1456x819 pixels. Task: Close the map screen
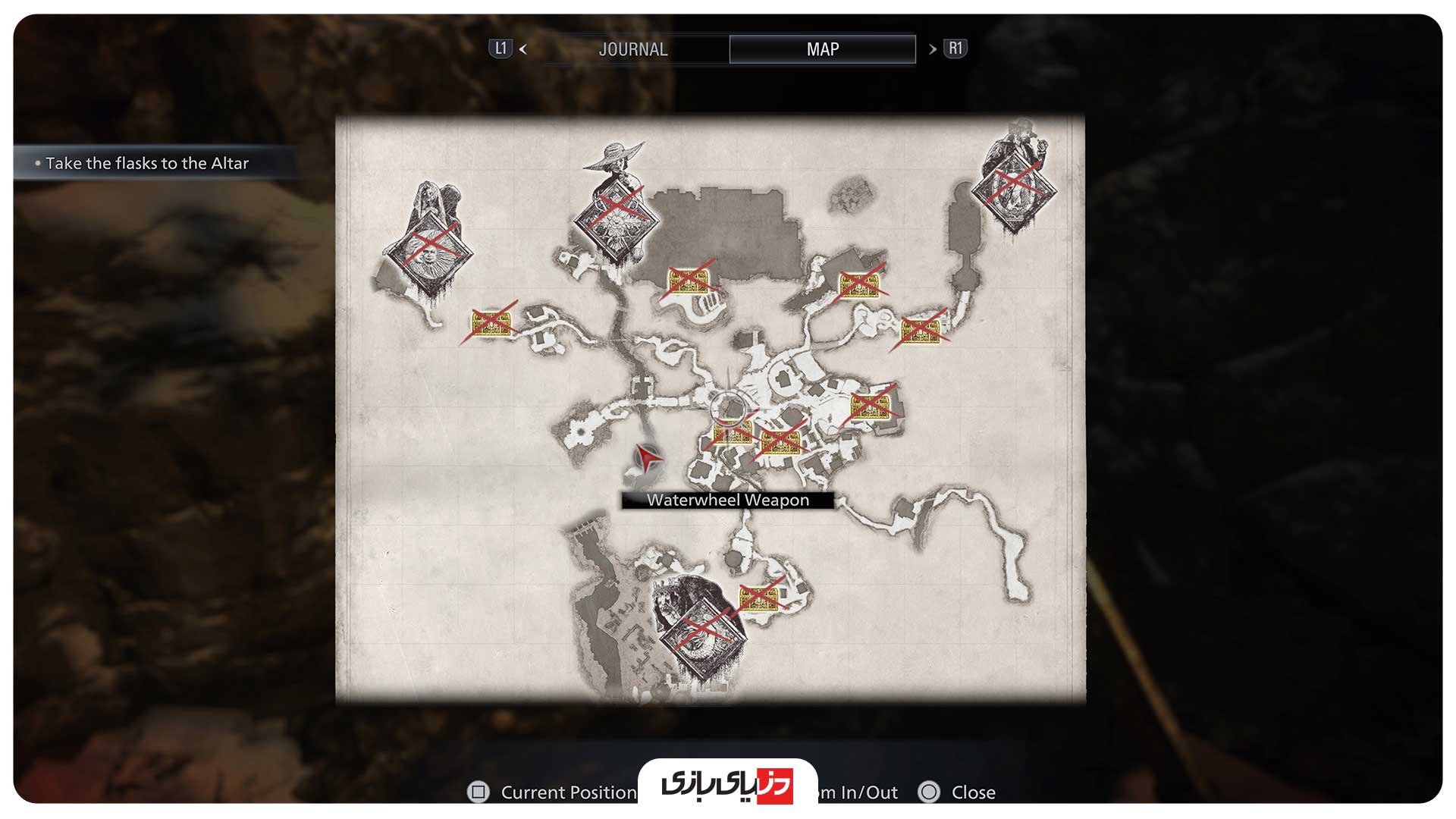(957, 792)
